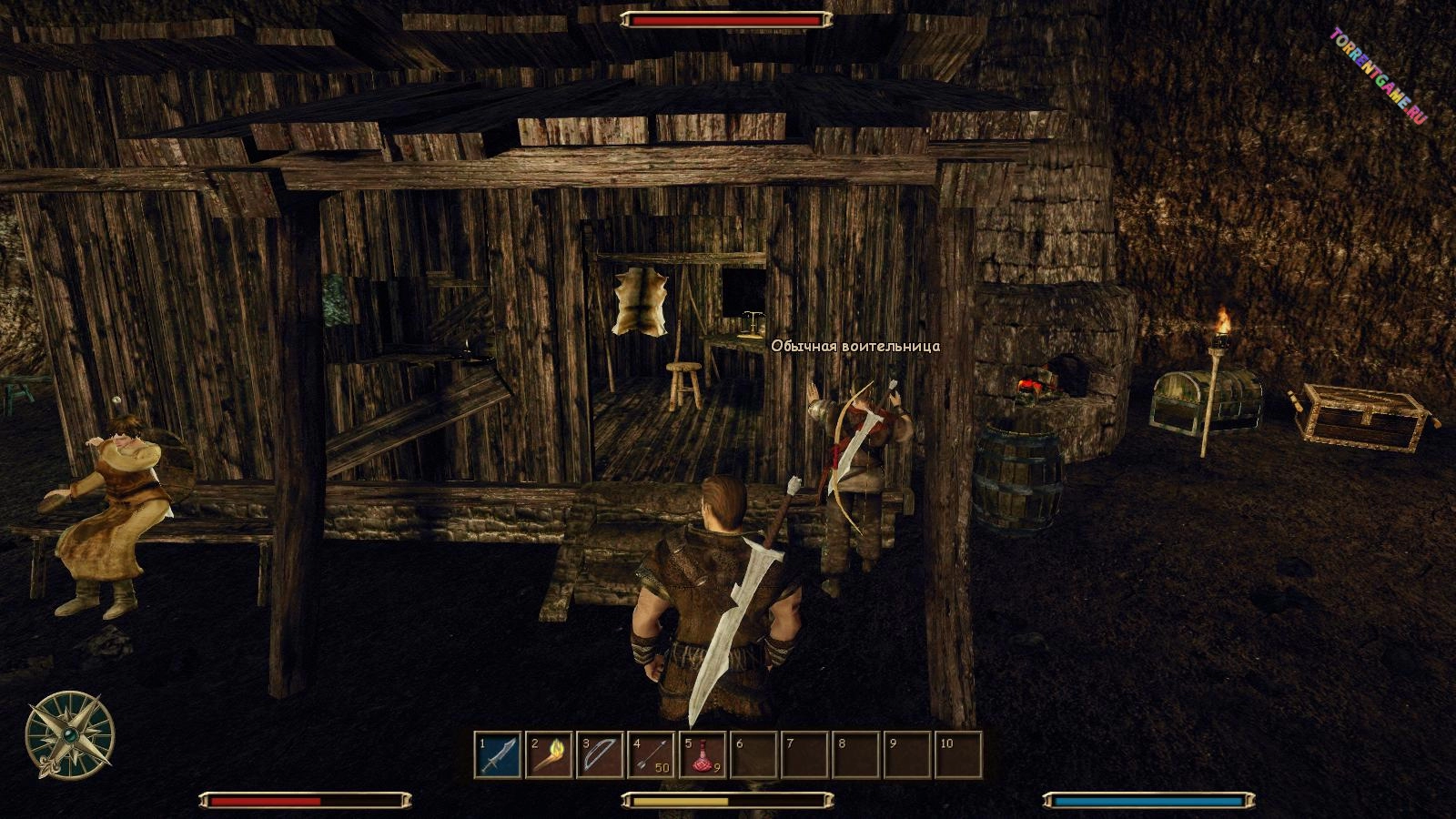Choose the bow in hotbar slot 3
Viewport: 1456px width, 819px height.
click(x=601, y=755)
